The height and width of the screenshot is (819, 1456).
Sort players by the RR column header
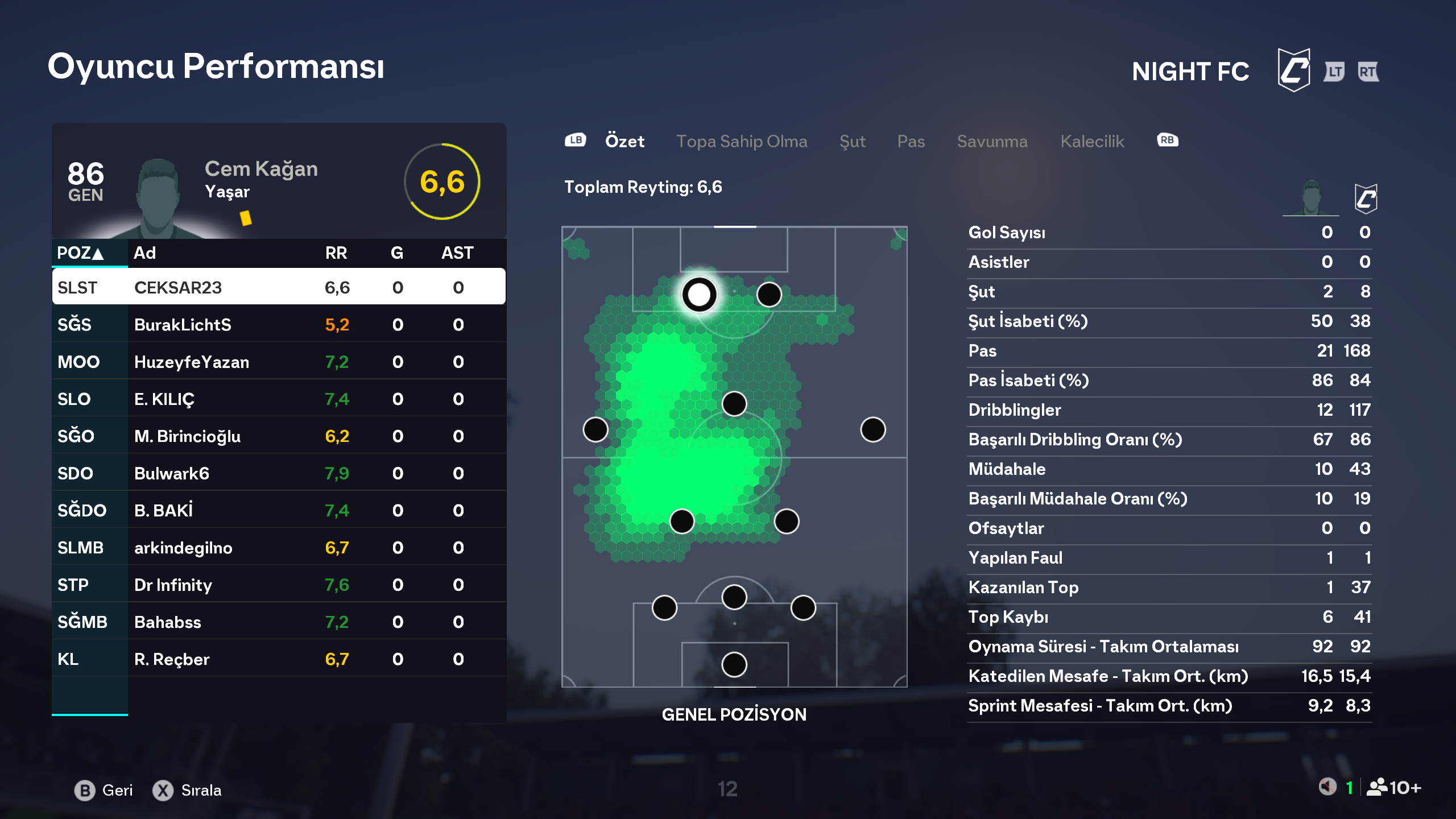[x=336, y=253]
